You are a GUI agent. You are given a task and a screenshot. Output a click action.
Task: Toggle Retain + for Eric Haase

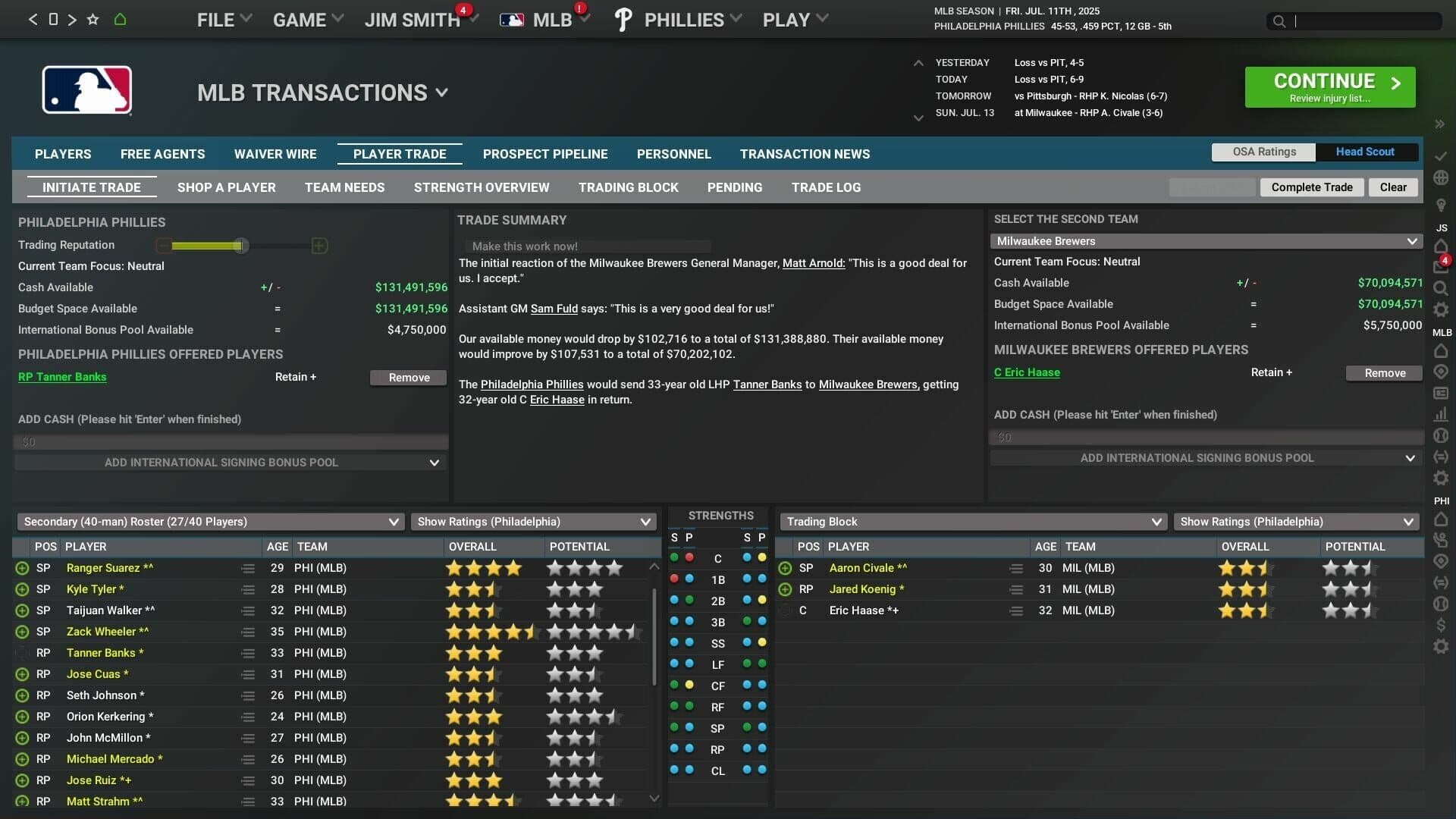pyautogui.click(x=1271, y=372)
